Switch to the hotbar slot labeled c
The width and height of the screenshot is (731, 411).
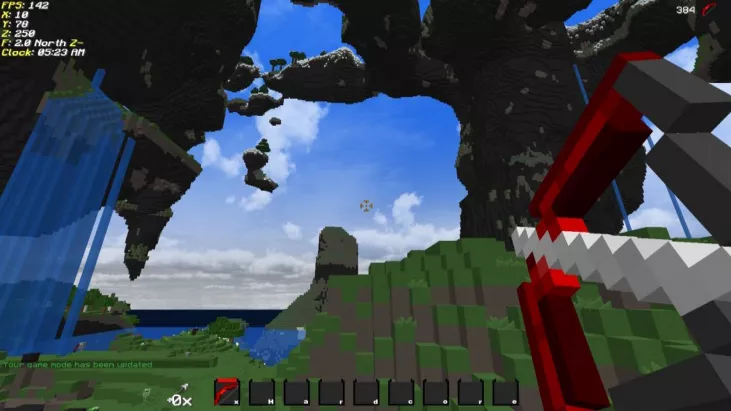pos(401,392)
